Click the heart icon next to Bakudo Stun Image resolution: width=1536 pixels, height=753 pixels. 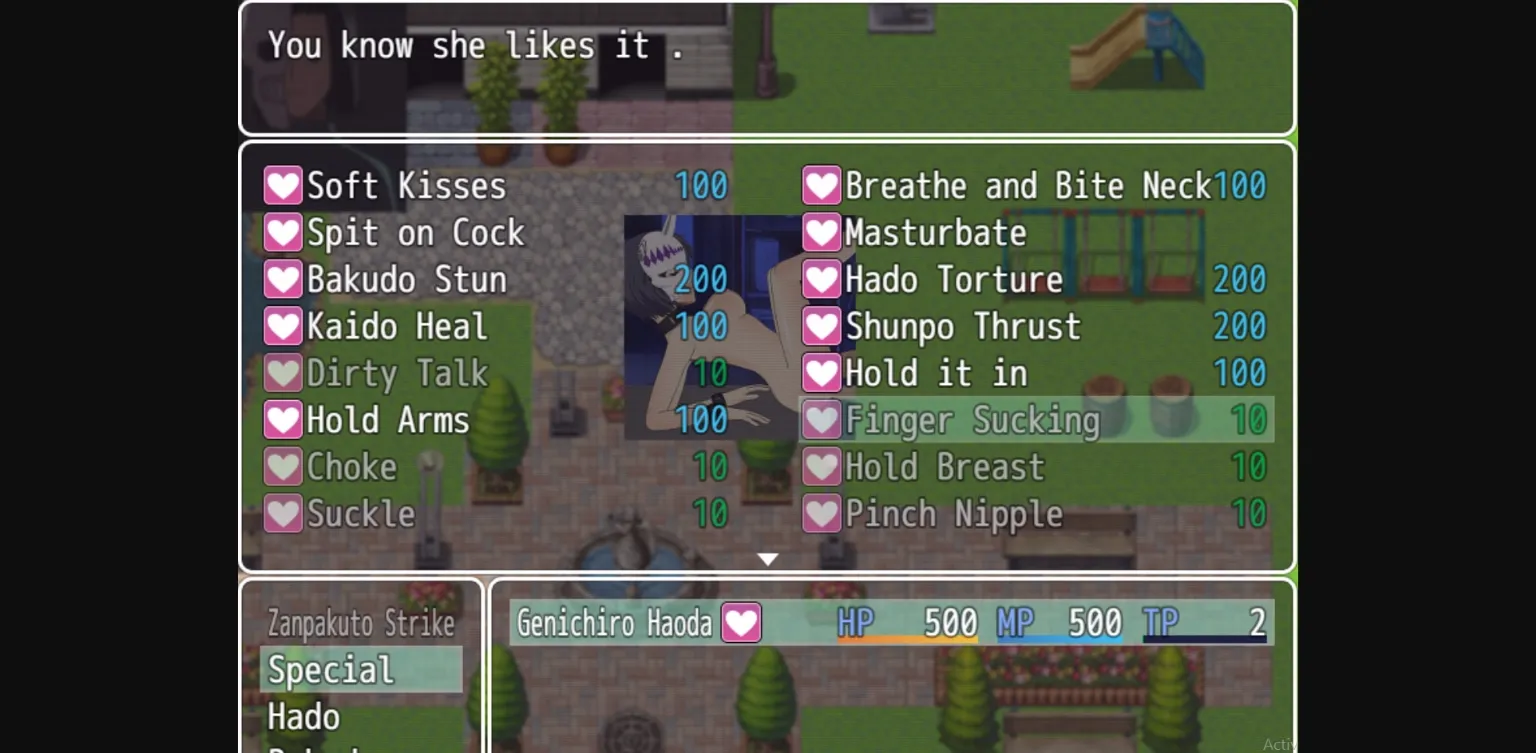[x=283, y=279]
